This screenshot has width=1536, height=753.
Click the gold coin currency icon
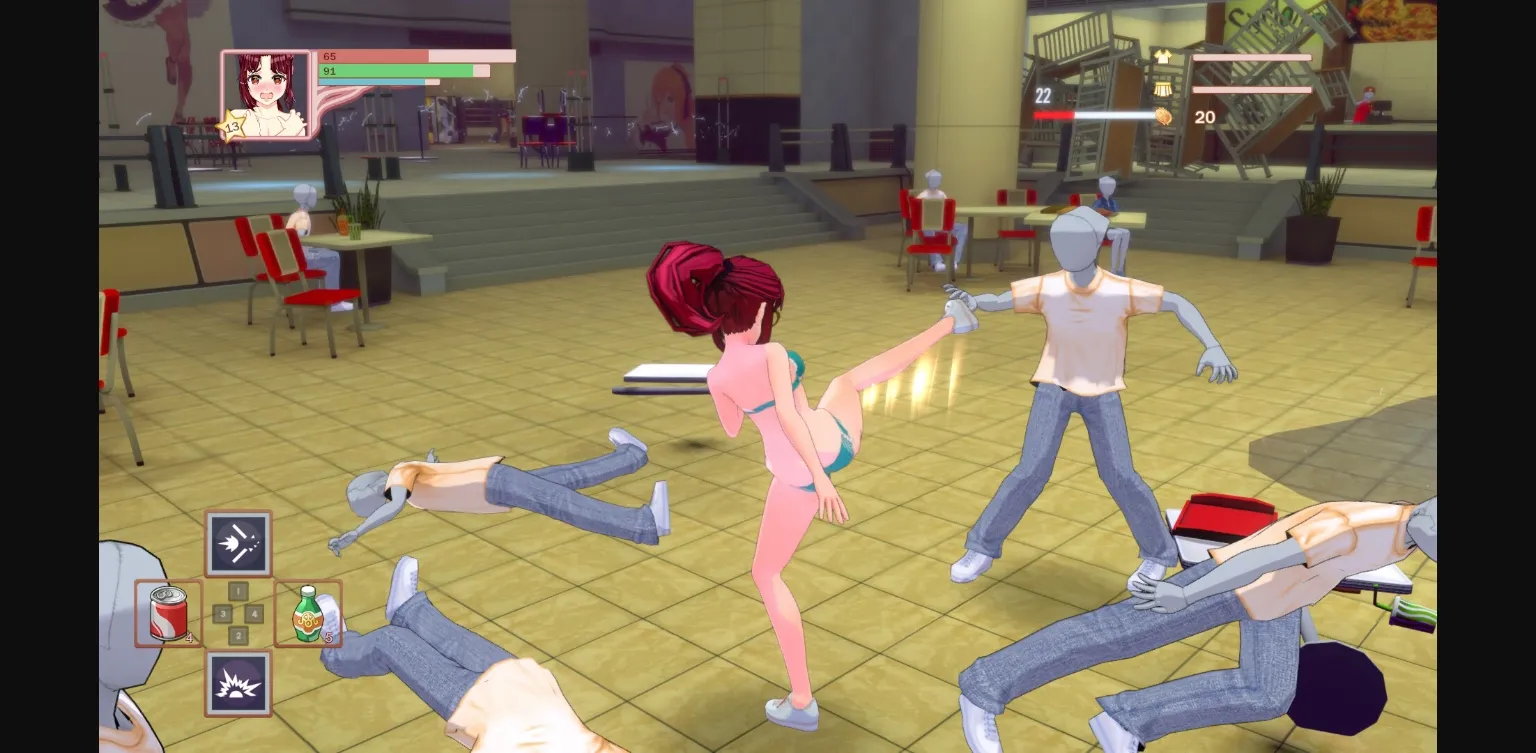[1162, 118]
